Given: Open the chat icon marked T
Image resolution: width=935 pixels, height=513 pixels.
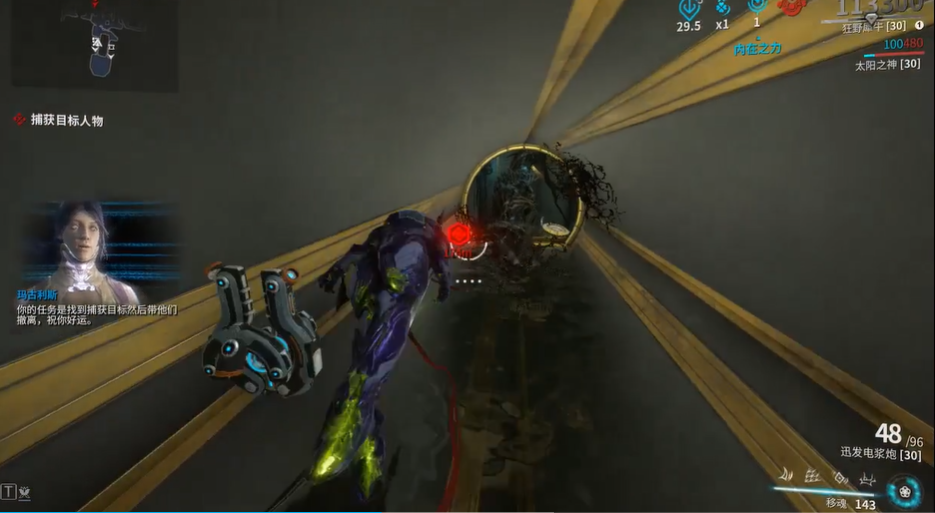Looking at the screenshot, I should click(9, 491).
